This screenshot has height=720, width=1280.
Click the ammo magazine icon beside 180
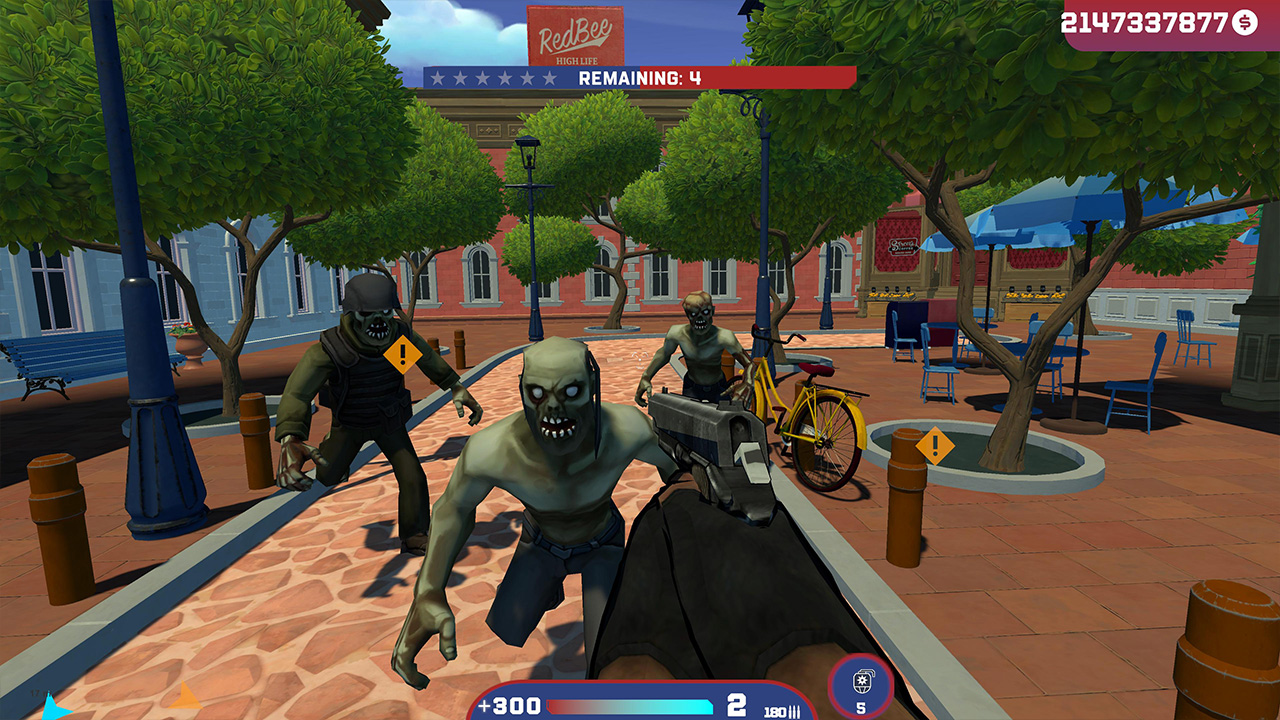[x=793, y=712]
